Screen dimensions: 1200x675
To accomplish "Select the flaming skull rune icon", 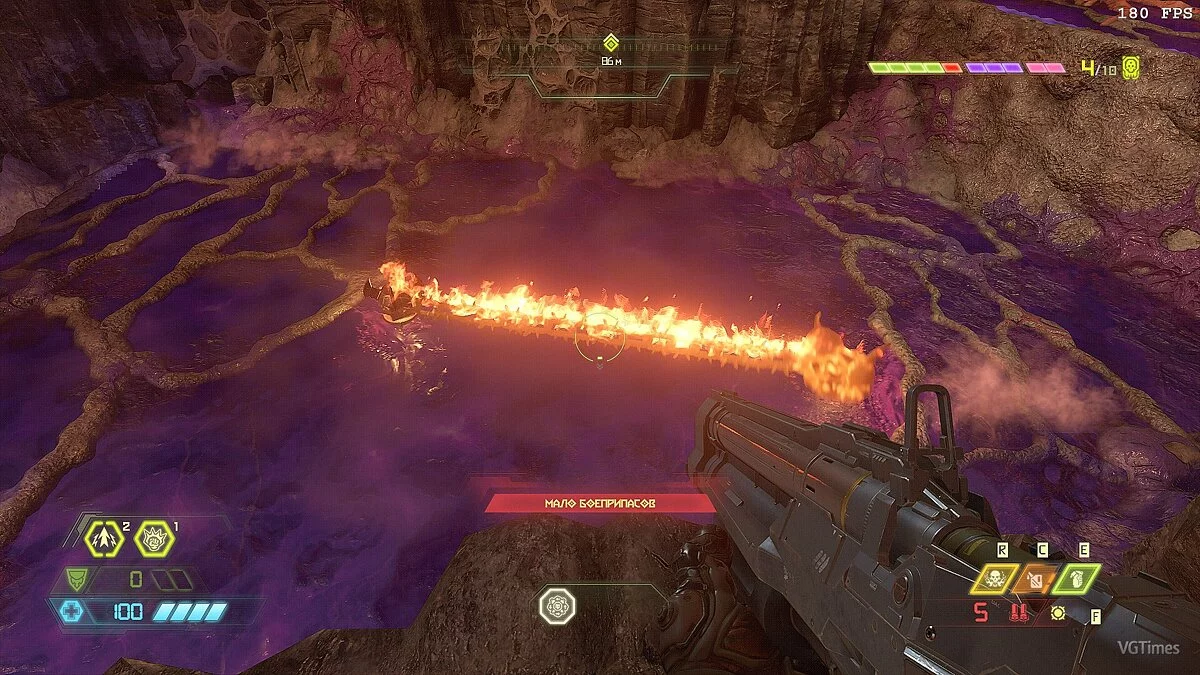I will point(155,540).
